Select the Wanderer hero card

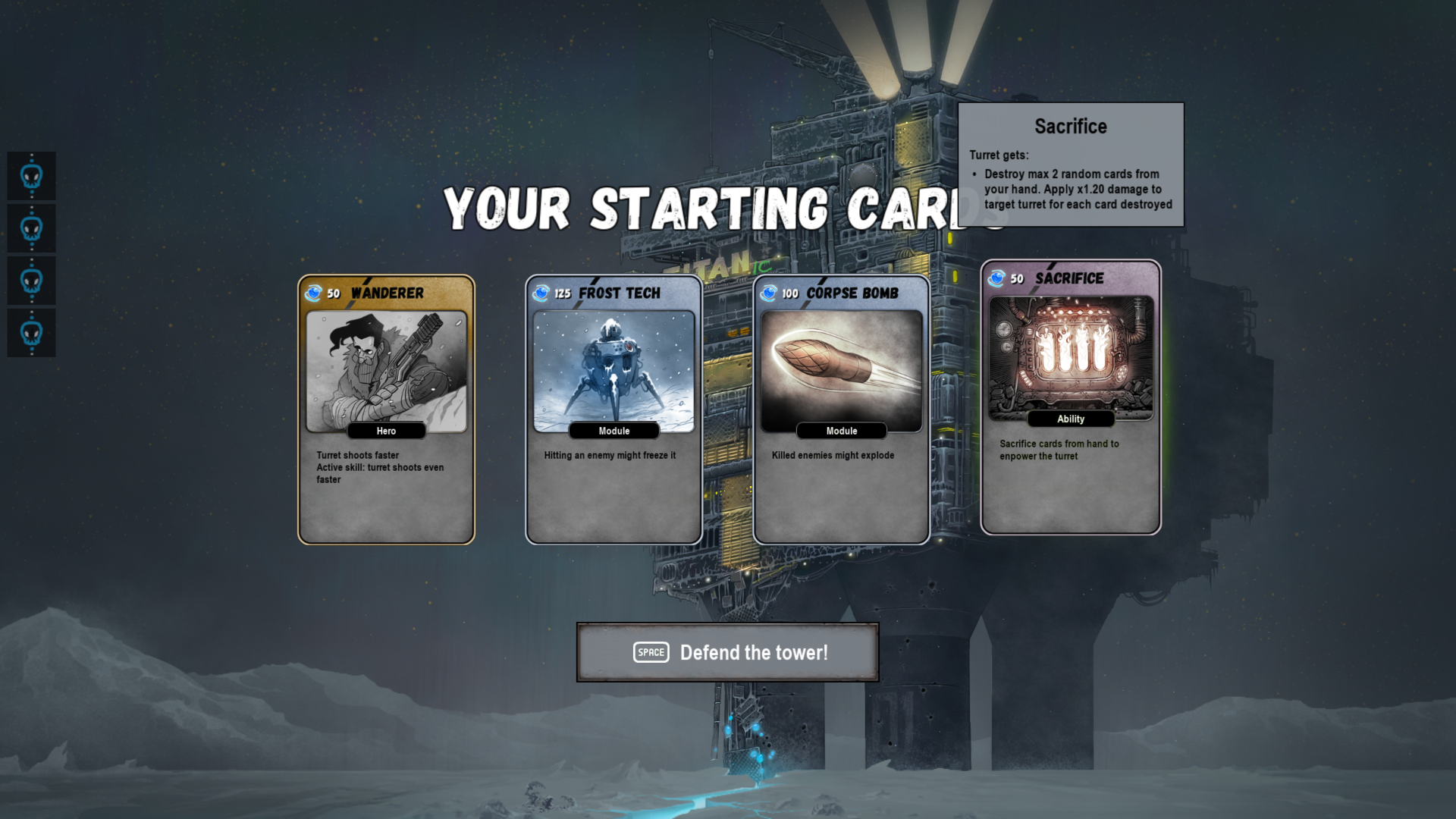[386, 409]
